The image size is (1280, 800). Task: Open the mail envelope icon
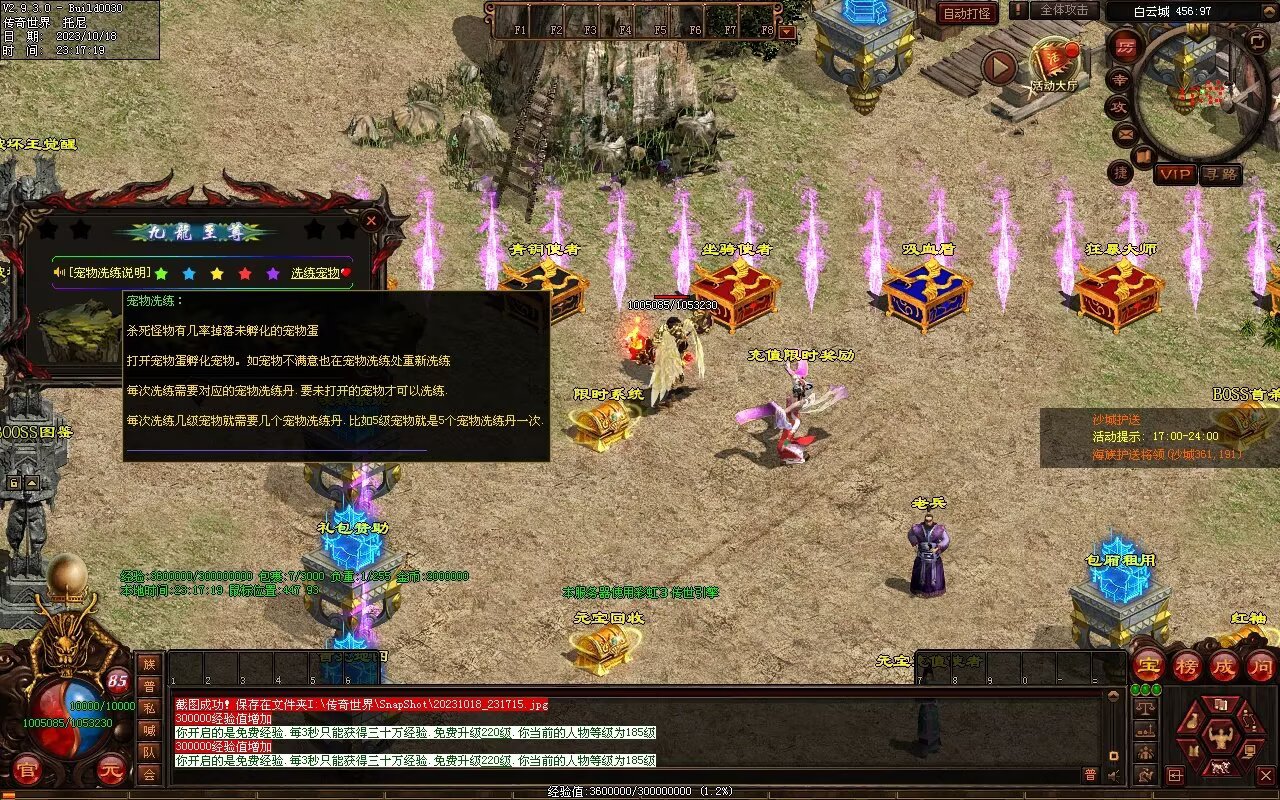pyautogui.click(x=1126, y=133)
